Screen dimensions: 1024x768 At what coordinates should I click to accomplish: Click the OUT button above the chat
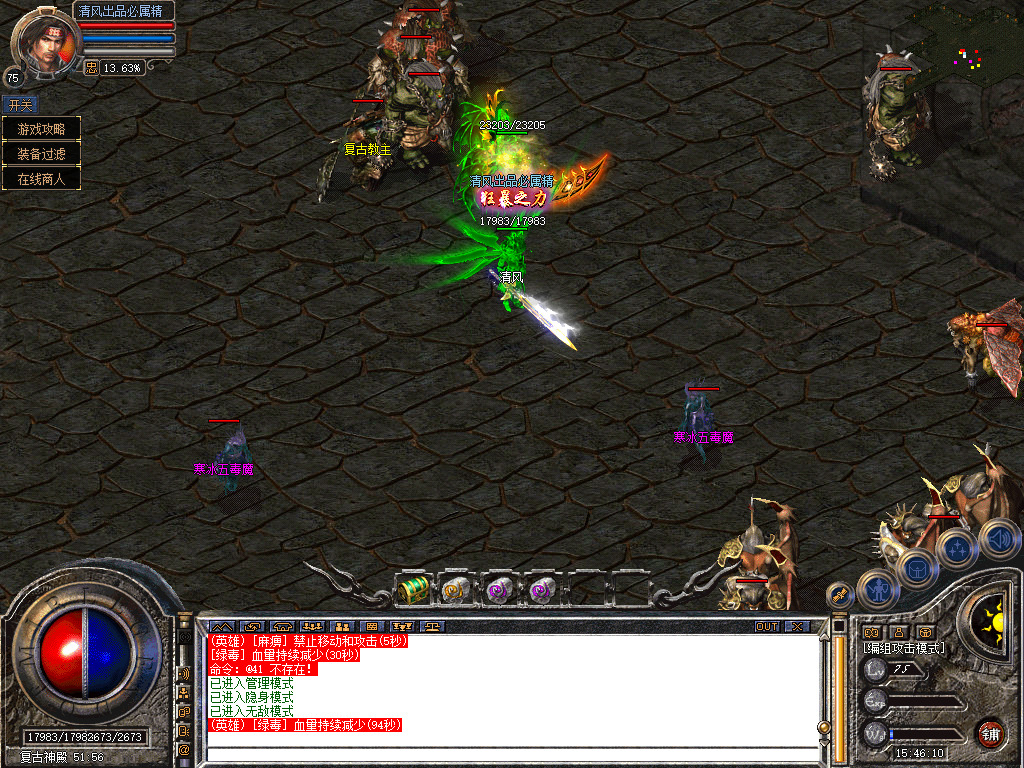point(767,626)
